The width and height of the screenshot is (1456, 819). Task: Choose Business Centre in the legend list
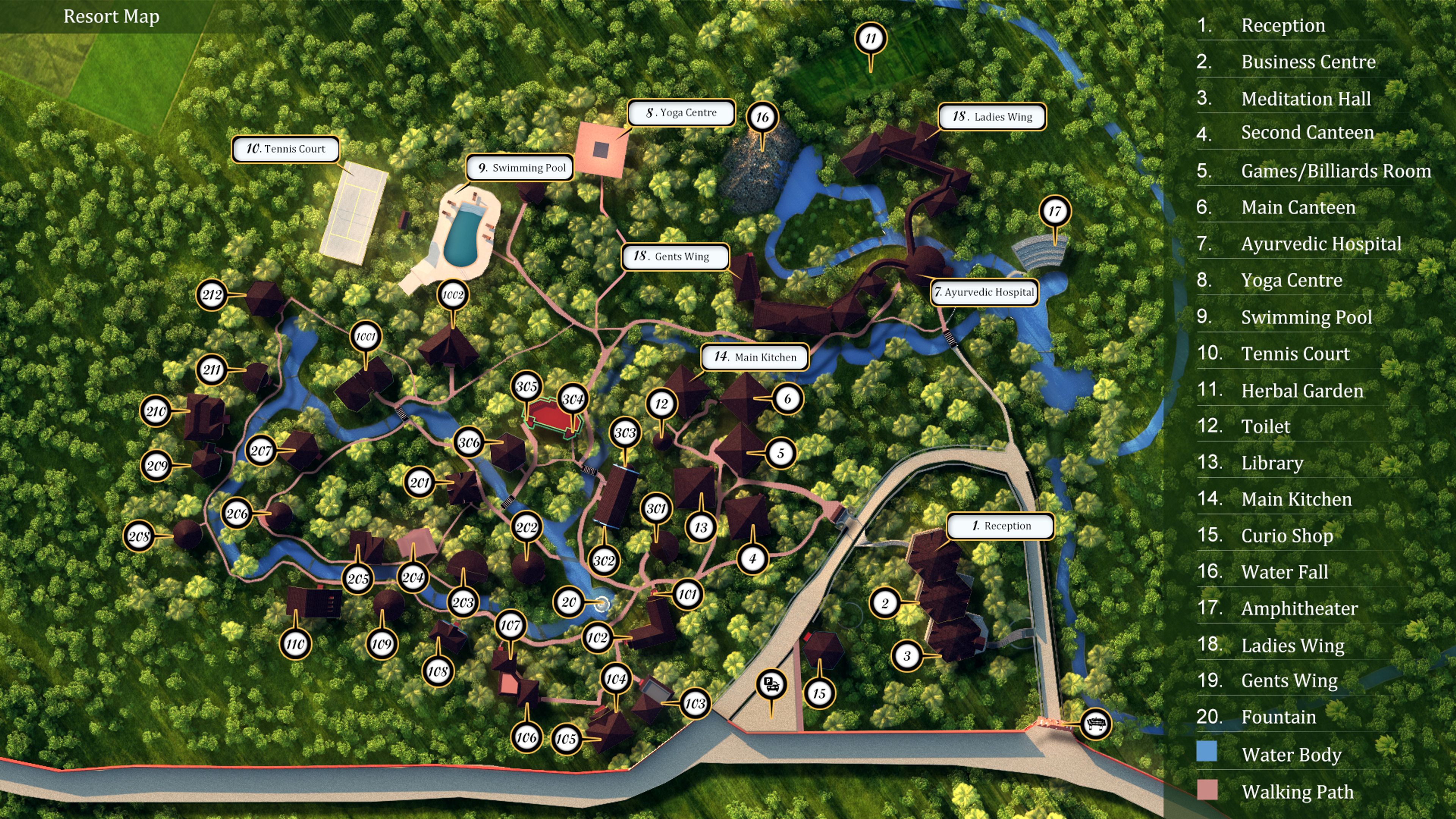1308,61
